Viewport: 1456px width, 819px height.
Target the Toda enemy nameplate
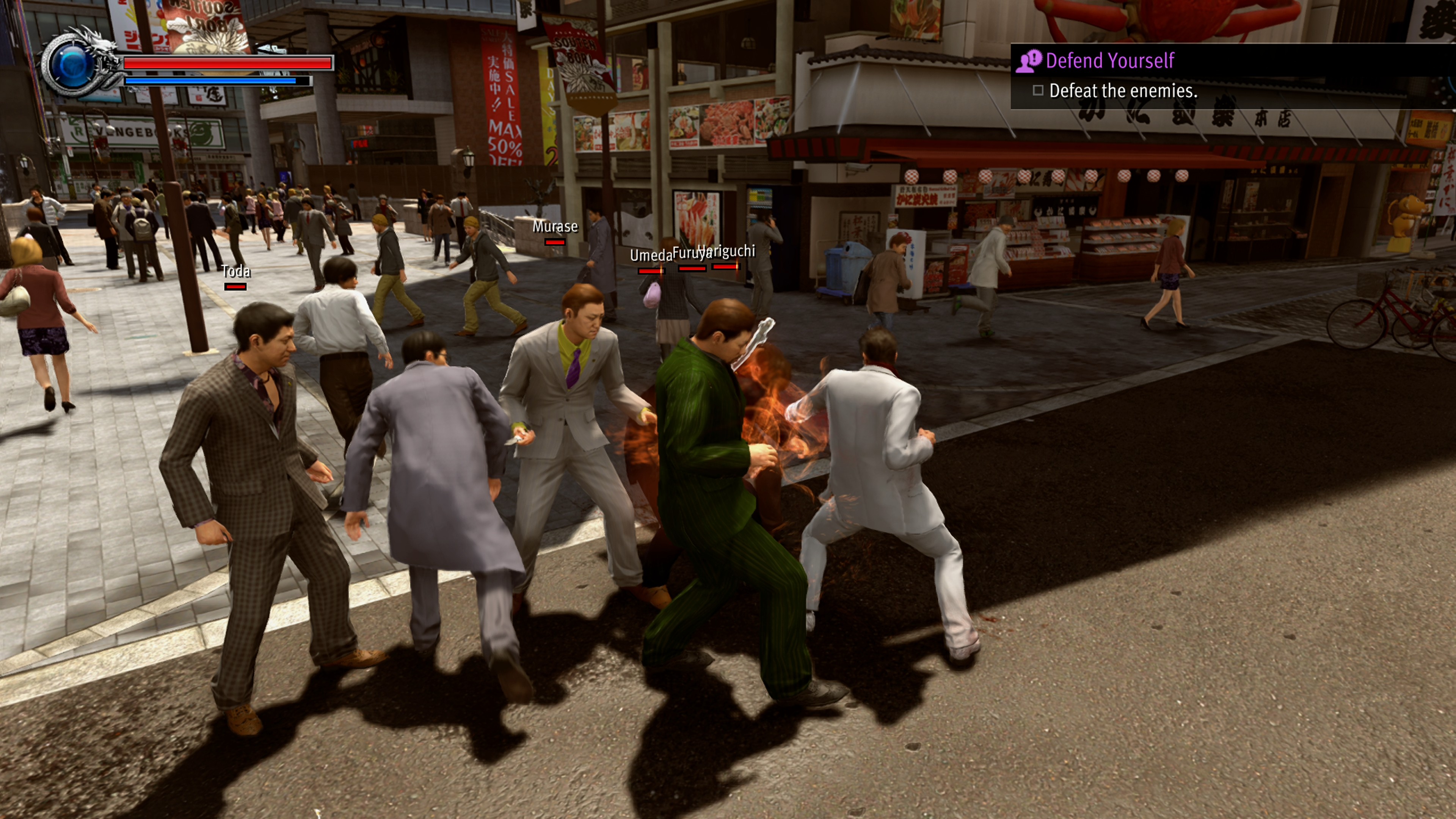coord(236,272)
